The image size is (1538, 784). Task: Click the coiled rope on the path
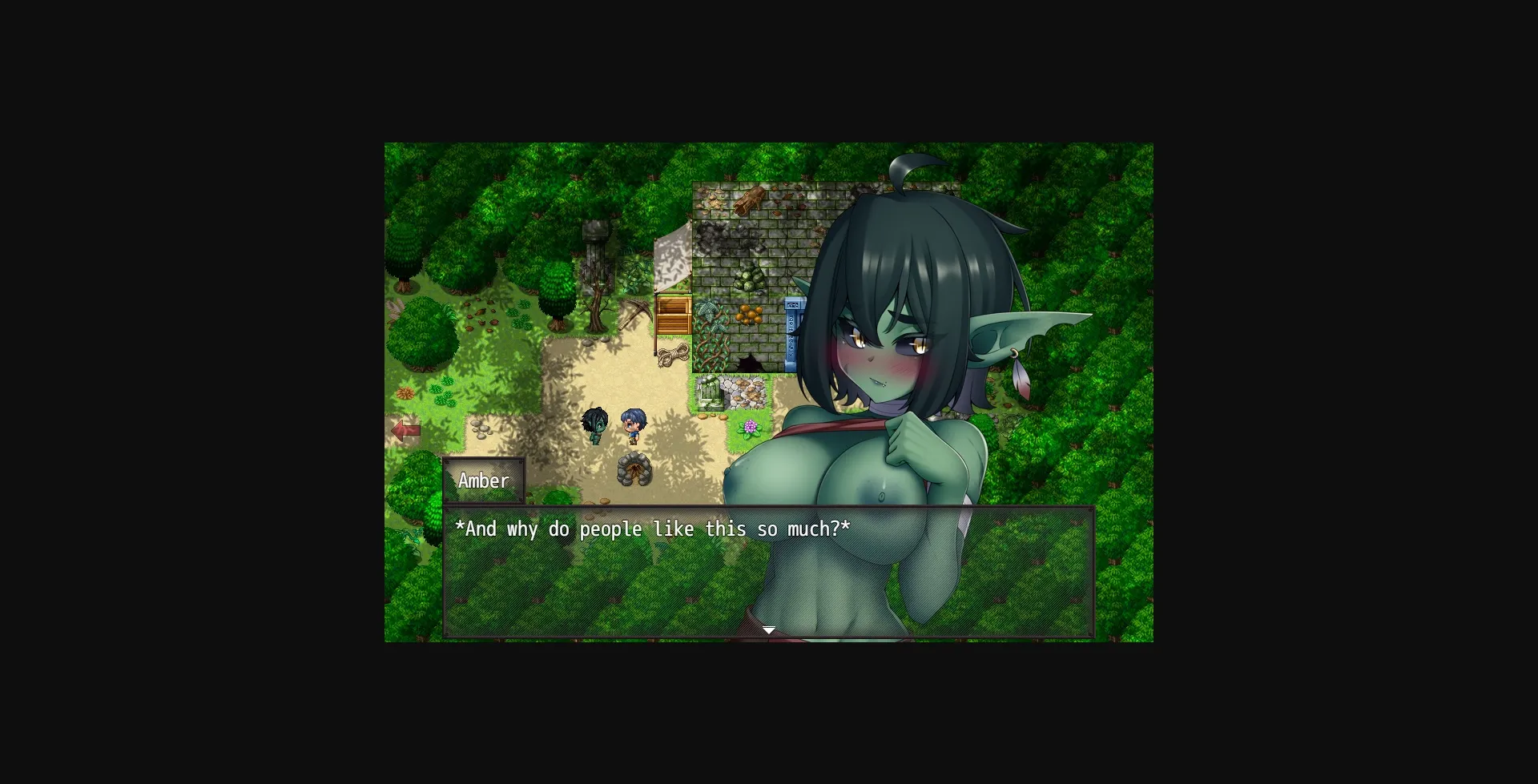(673, 355)
